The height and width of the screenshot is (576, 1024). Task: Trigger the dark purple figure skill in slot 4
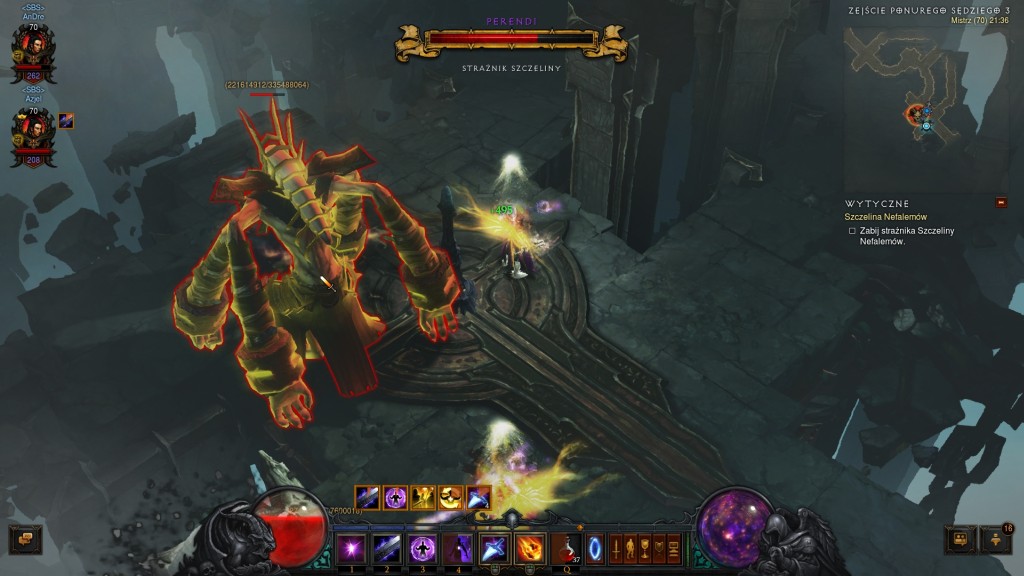[457, 549]
